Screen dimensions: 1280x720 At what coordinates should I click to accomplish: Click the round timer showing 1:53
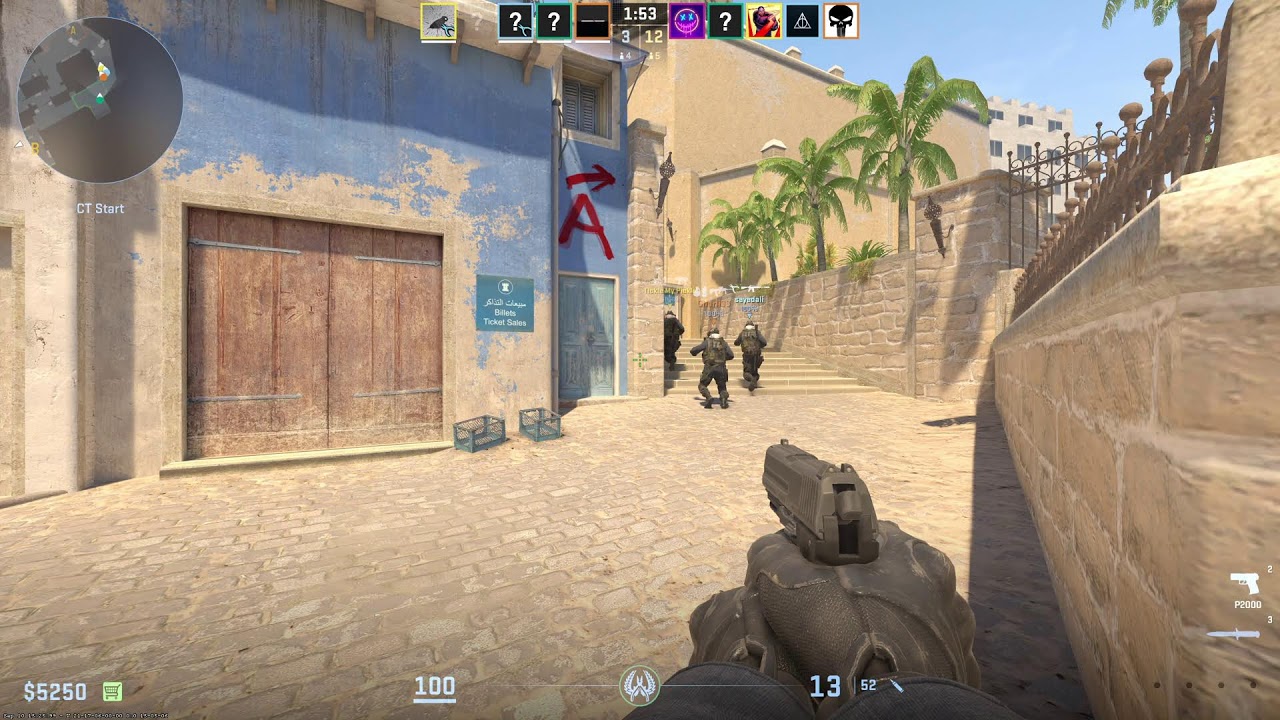click(640, 16)
